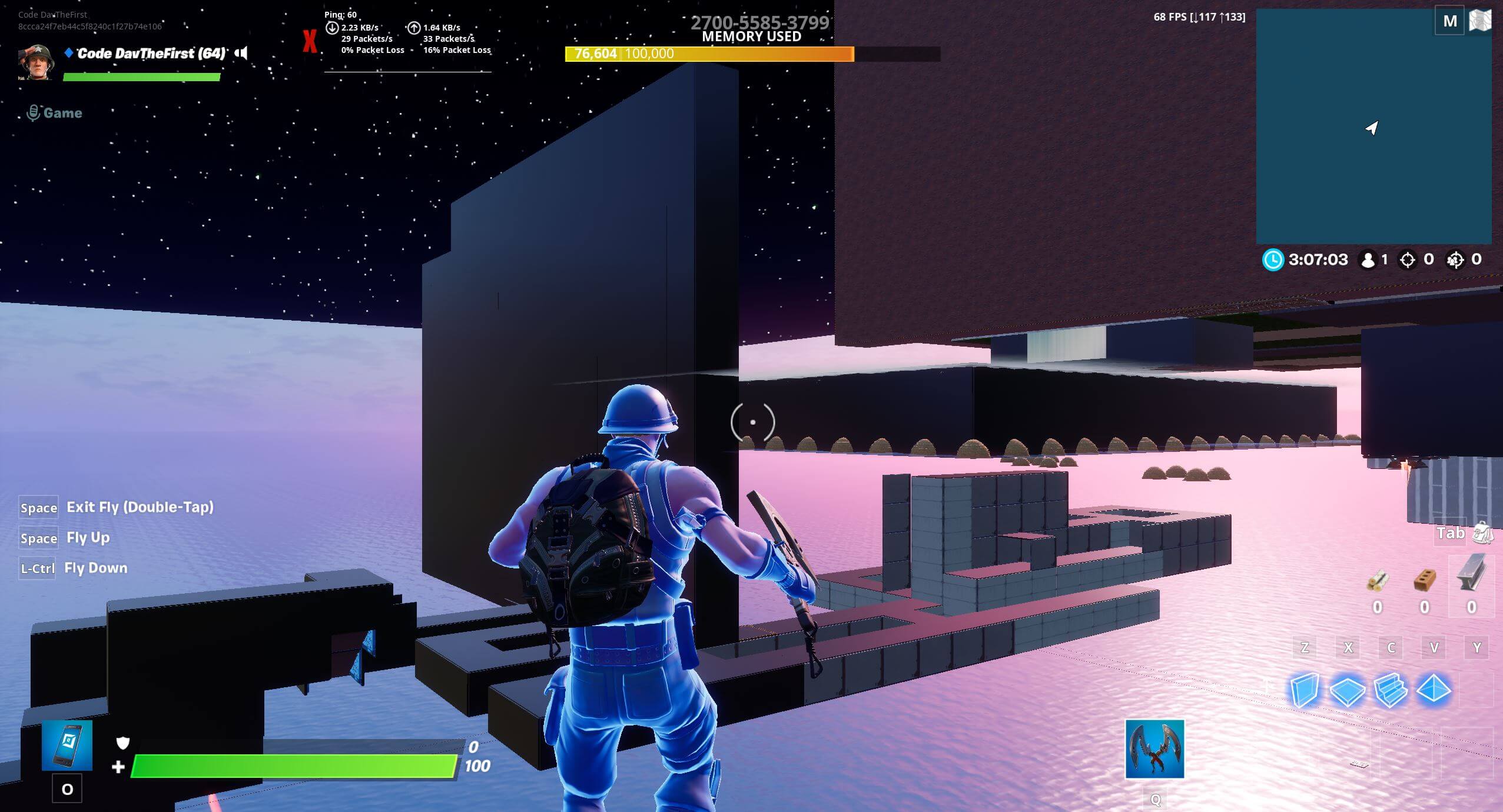The height and width of the screenshot is (812, 1503).
Task: Mute the speaker beside Code DavTheFirst
Action: coord(241,53)
